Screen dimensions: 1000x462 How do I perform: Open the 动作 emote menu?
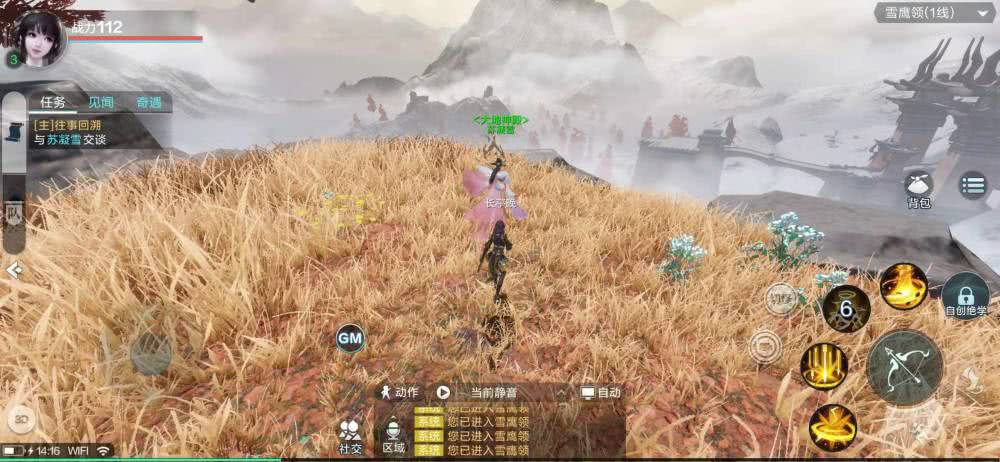point(399,393)
